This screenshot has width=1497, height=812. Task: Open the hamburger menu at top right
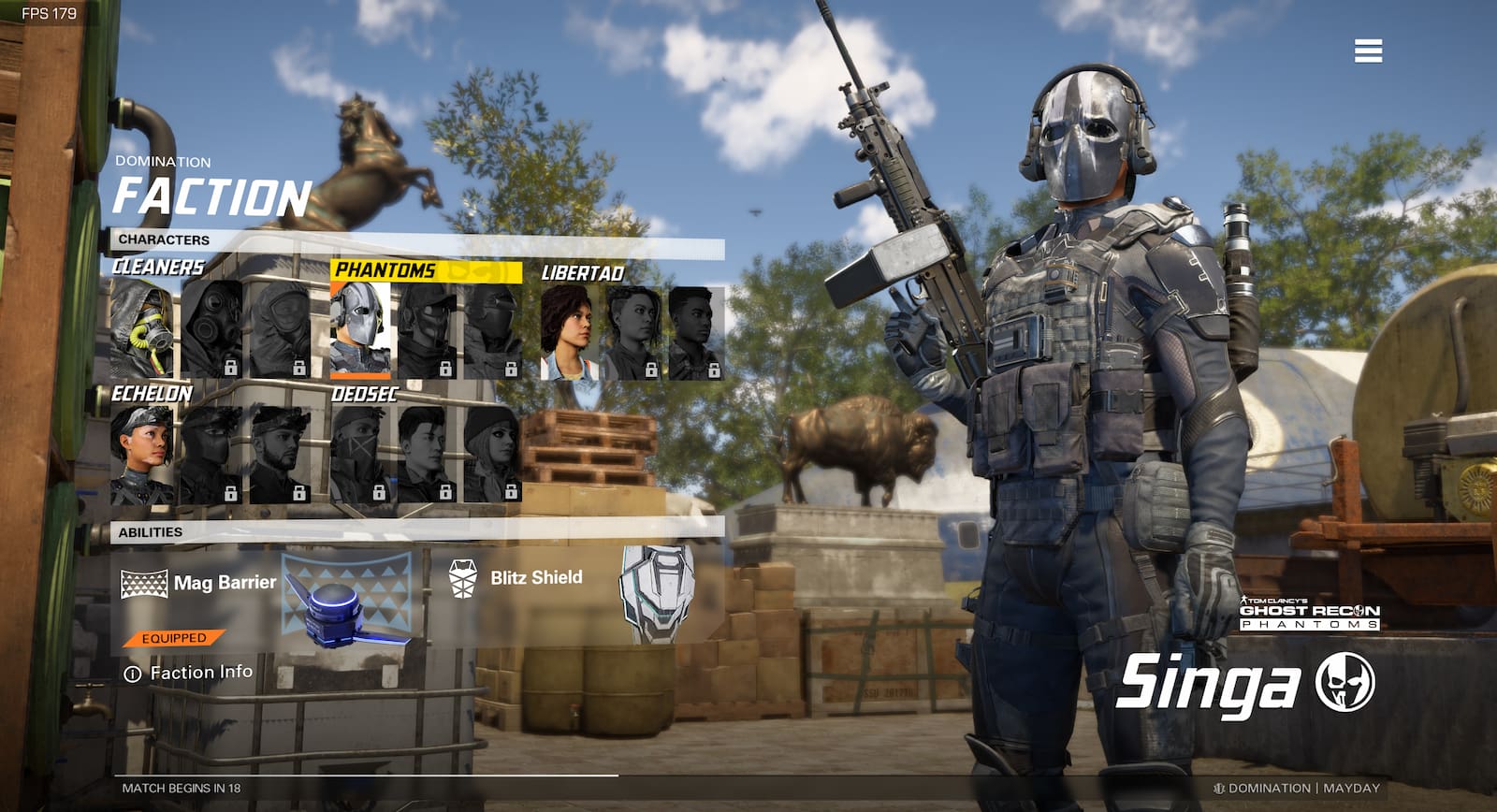[x=1368, y=51]
